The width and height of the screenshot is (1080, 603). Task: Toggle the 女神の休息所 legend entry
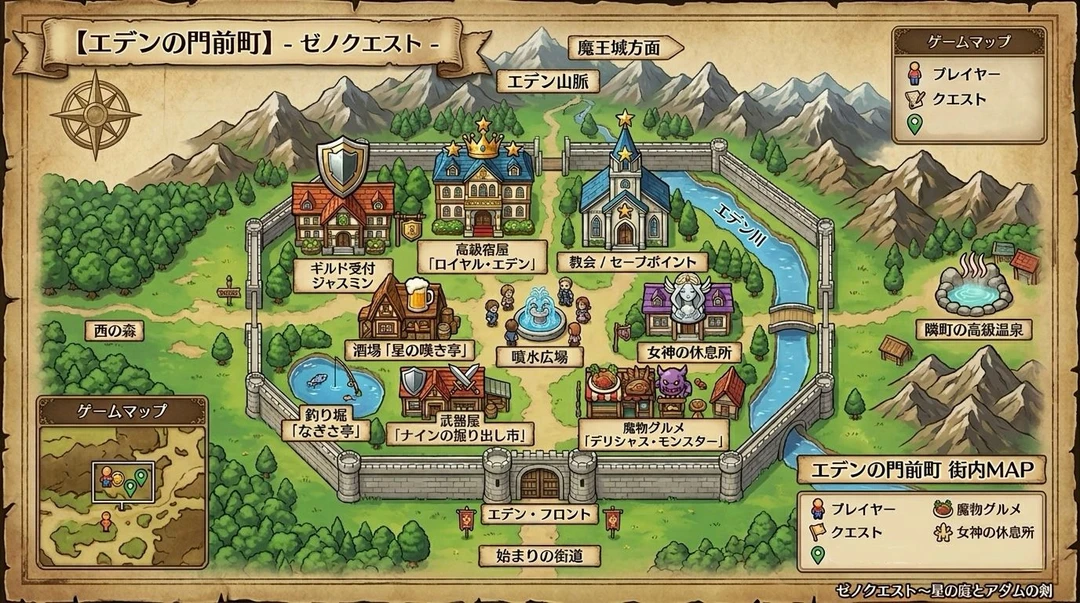pos(984,532)
